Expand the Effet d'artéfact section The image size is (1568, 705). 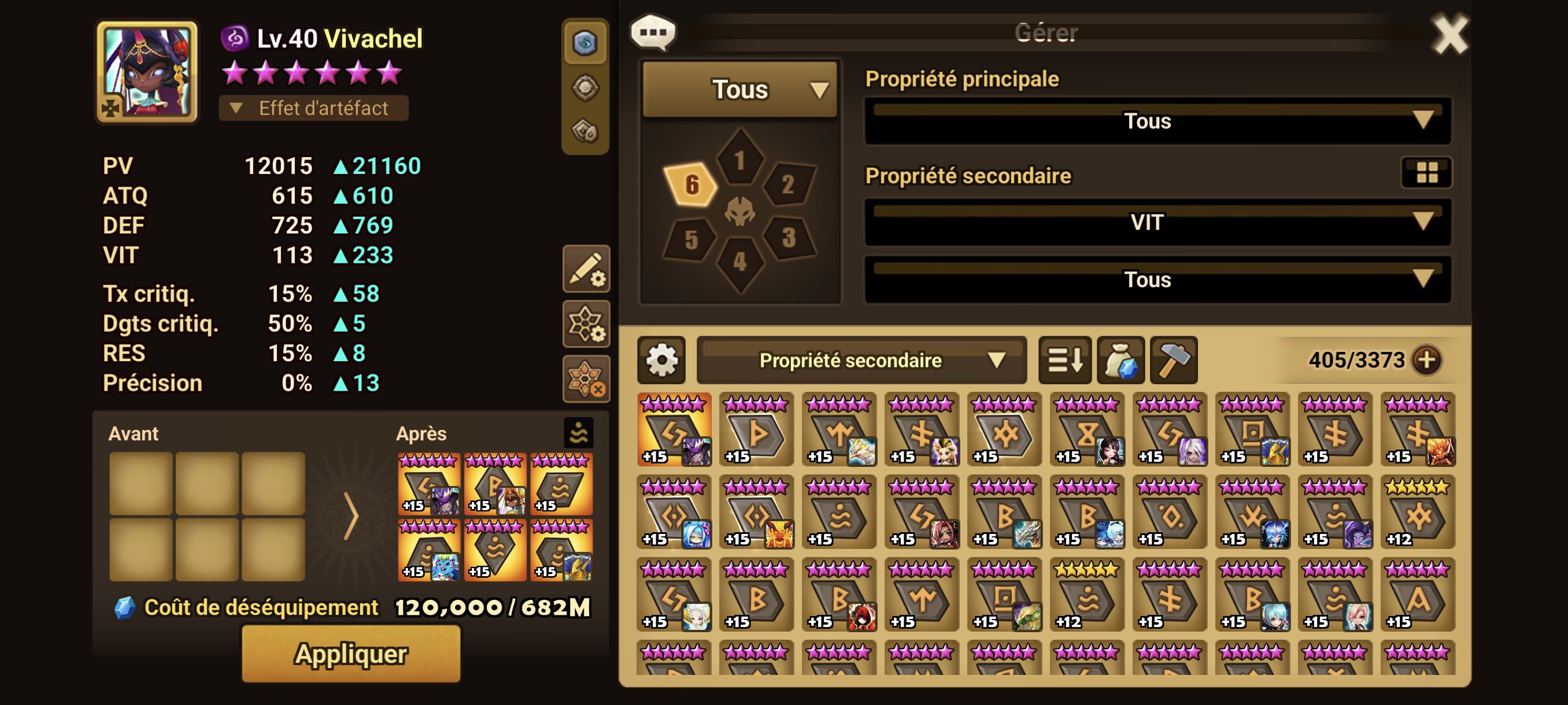313,108
